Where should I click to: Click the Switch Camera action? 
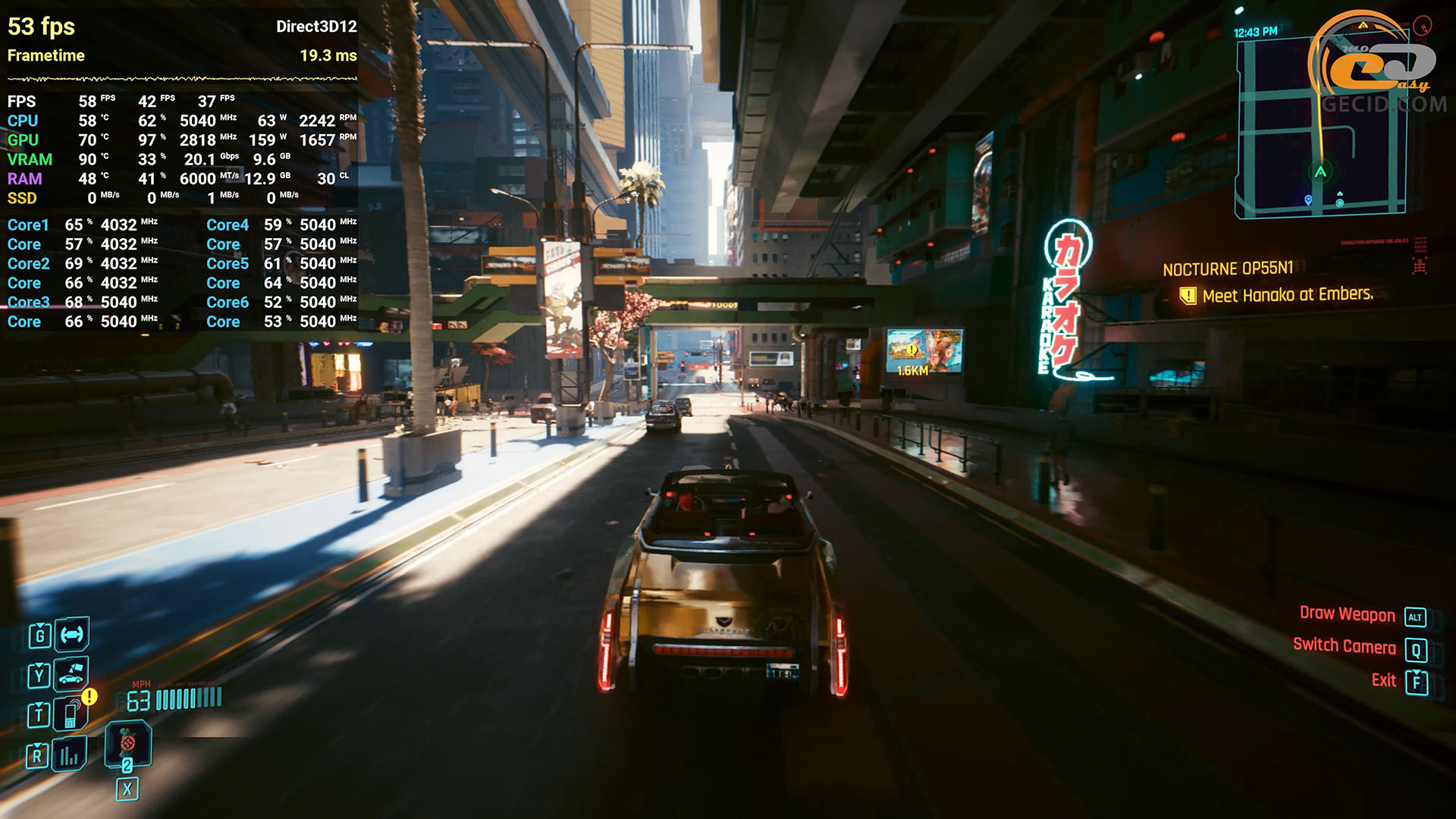[1345, 646]
